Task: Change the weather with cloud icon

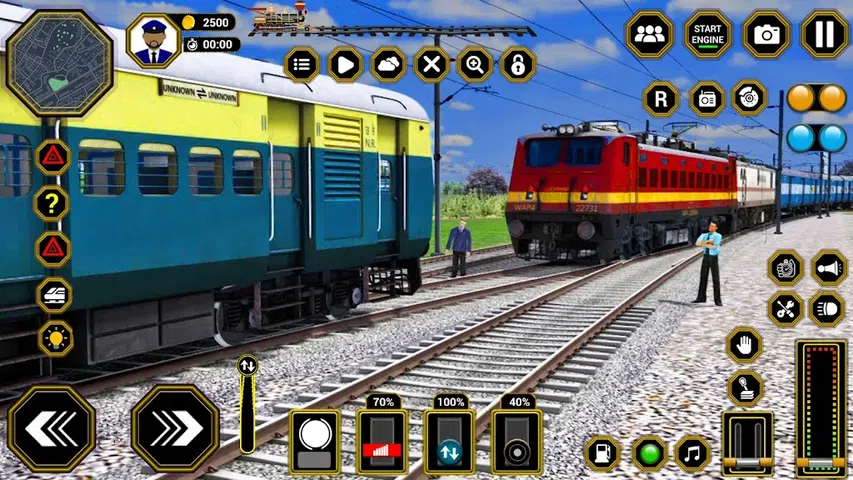Action: click(x=388, y=65)
